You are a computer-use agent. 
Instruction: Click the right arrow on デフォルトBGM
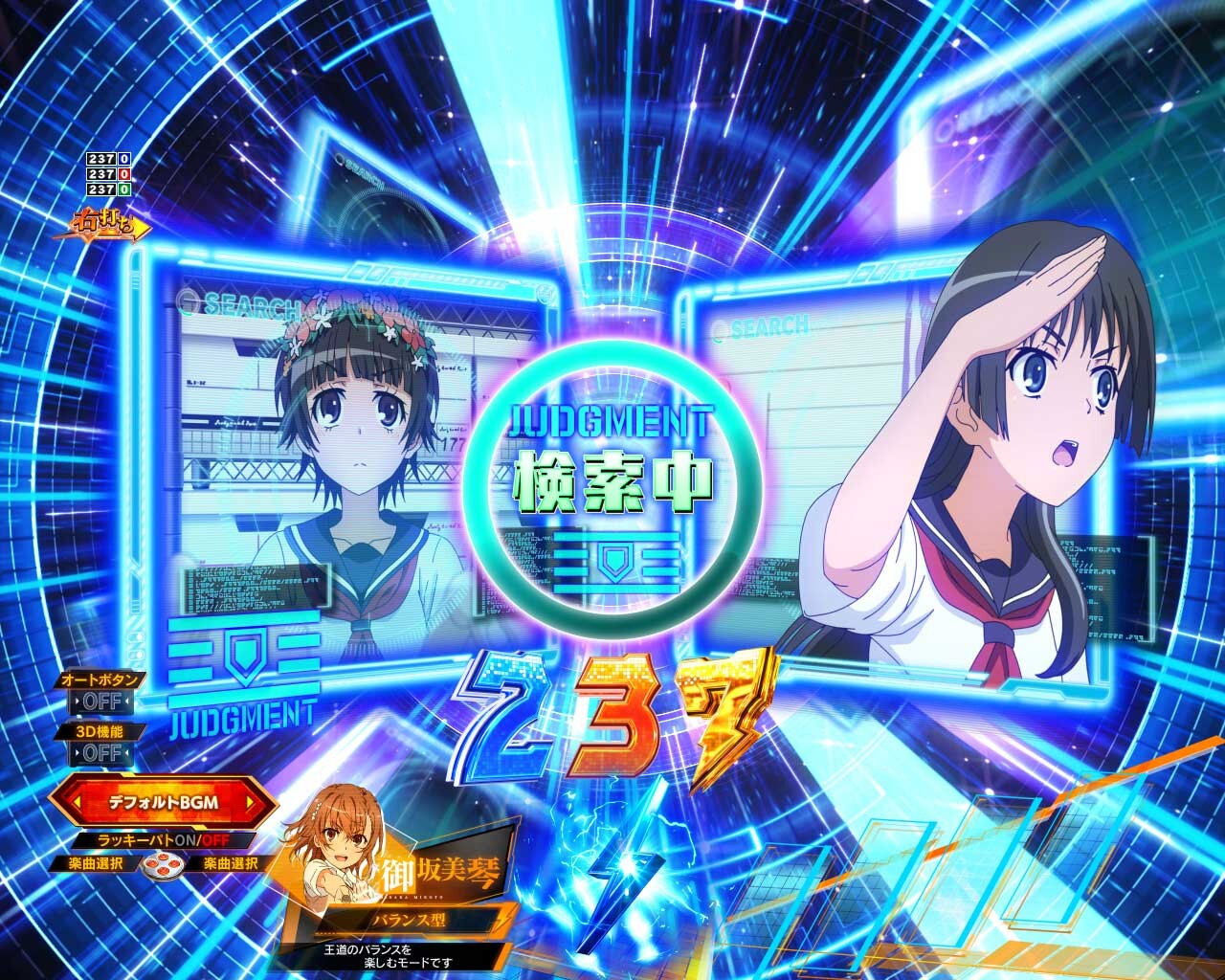pos(252,802)
